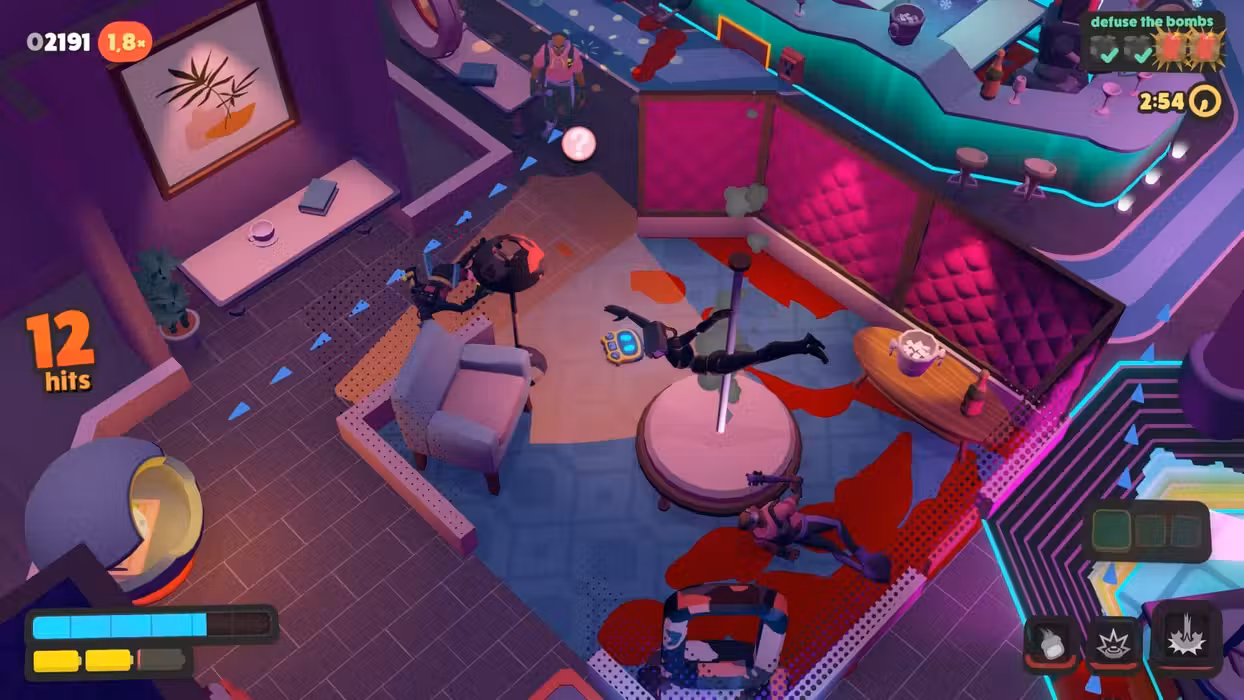Viewport: 1244px width, 700px height.
Task: Activate the flying fist ability icon
Action: click(1051, 643)
